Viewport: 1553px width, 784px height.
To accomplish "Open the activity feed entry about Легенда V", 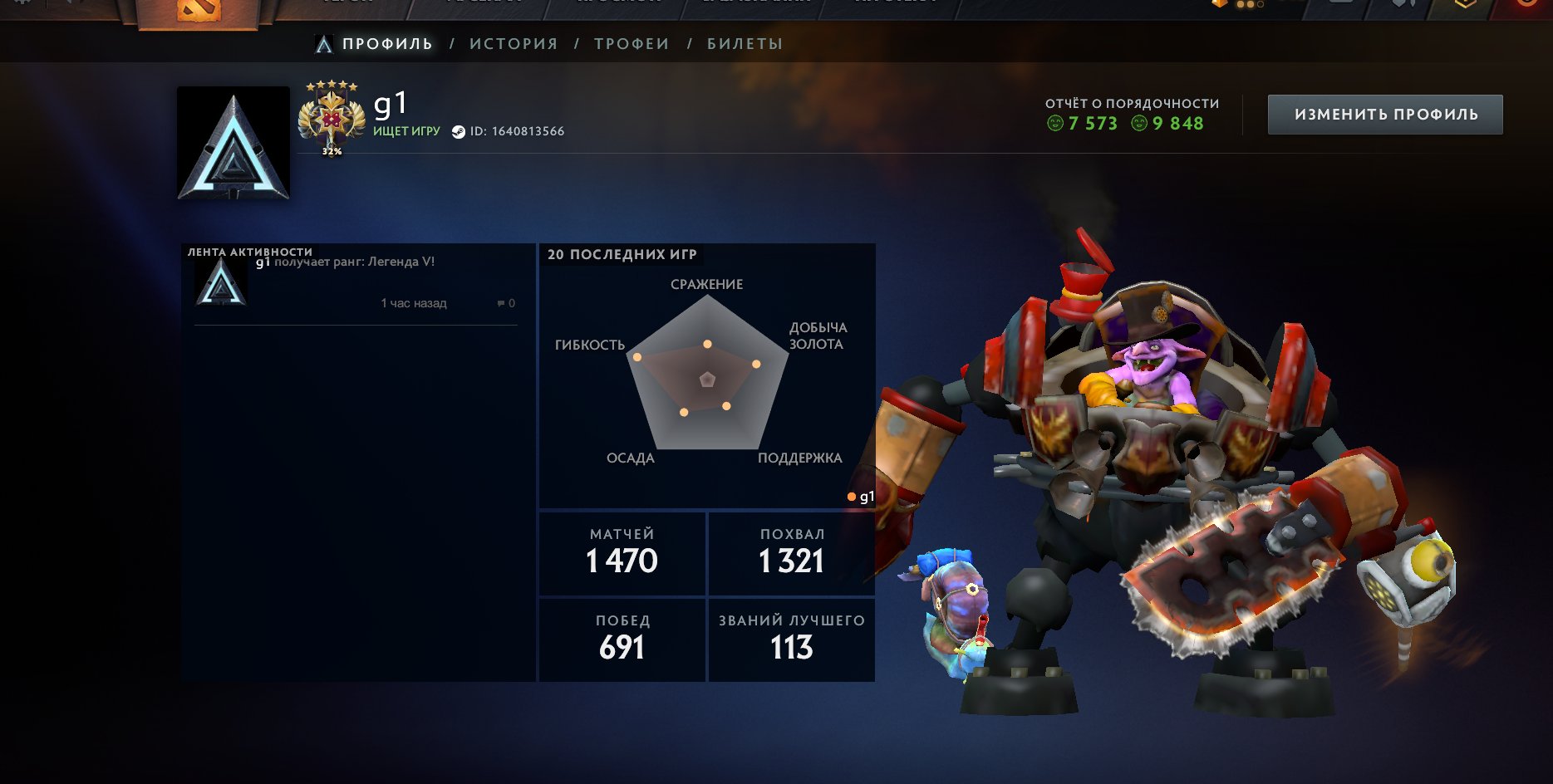I will [354, 262].
